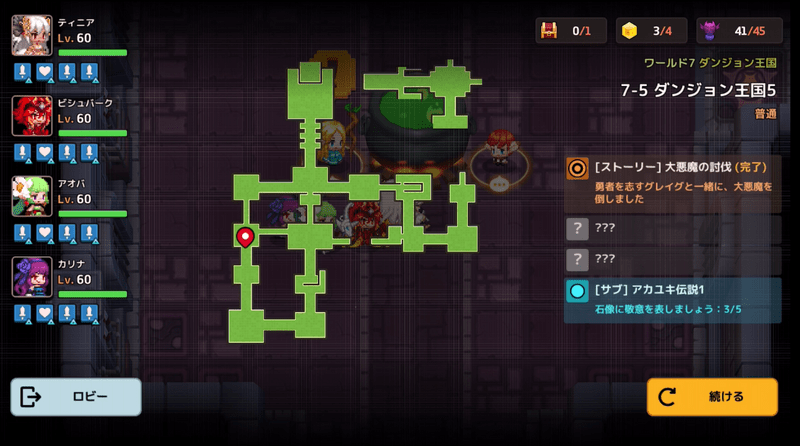Select ビシュバーク's character portrait
The image size is (800, 446).
point(32,116)
